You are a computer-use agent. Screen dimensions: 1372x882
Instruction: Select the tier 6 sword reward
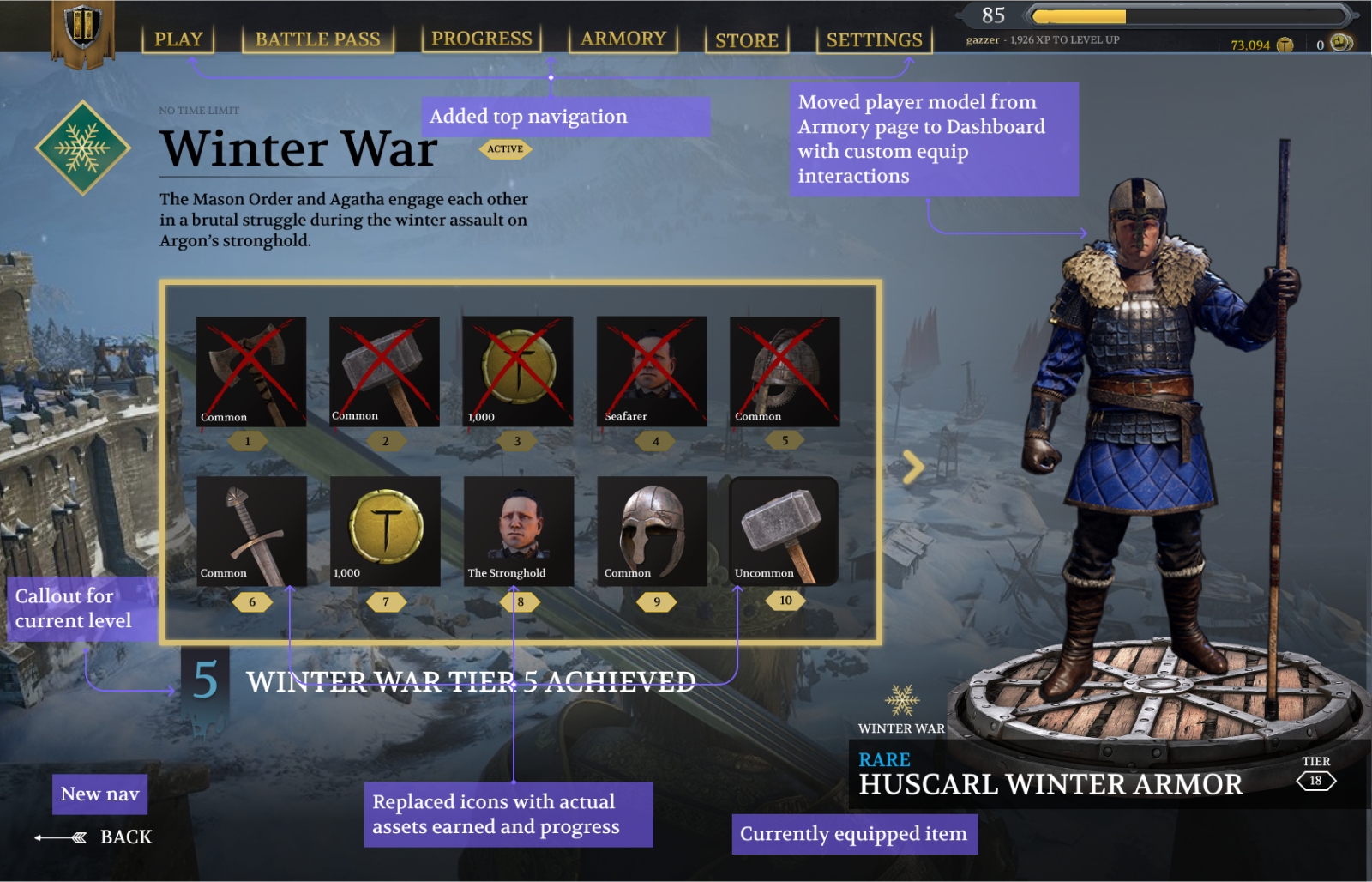(x=251, y=531)
